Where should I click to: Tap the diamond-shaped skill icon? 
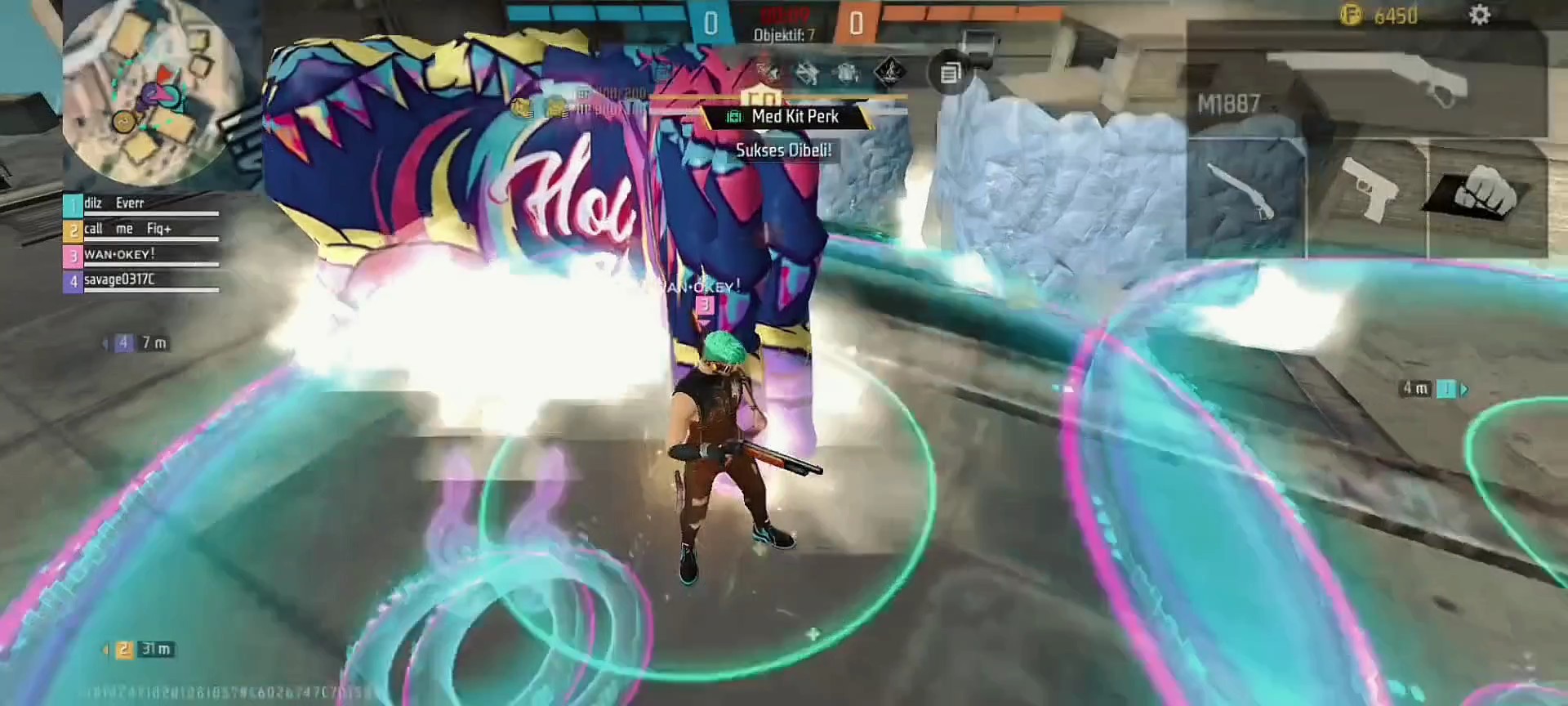889,72
